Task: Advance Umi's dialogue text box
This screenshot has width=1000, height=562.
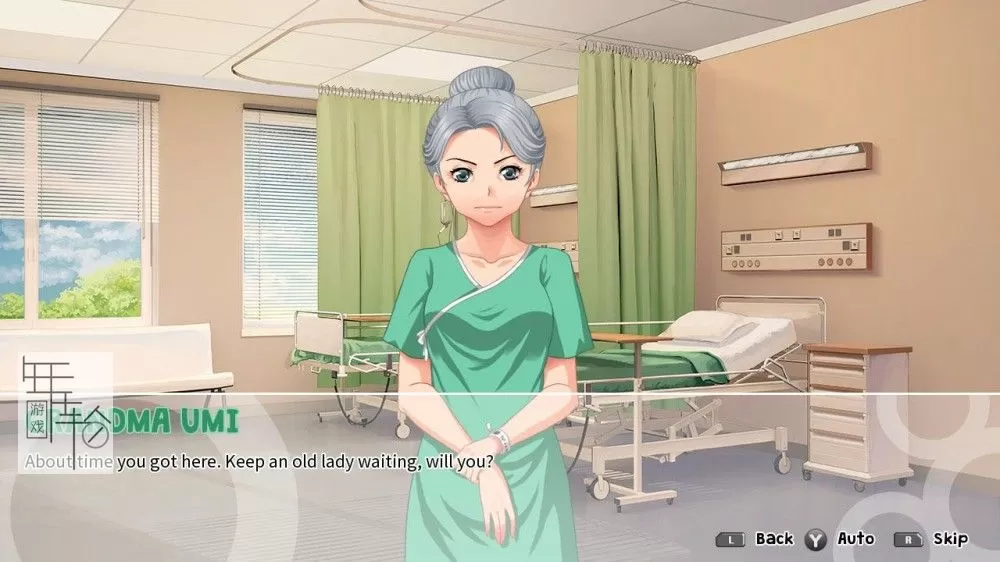Action: [500, 462]
